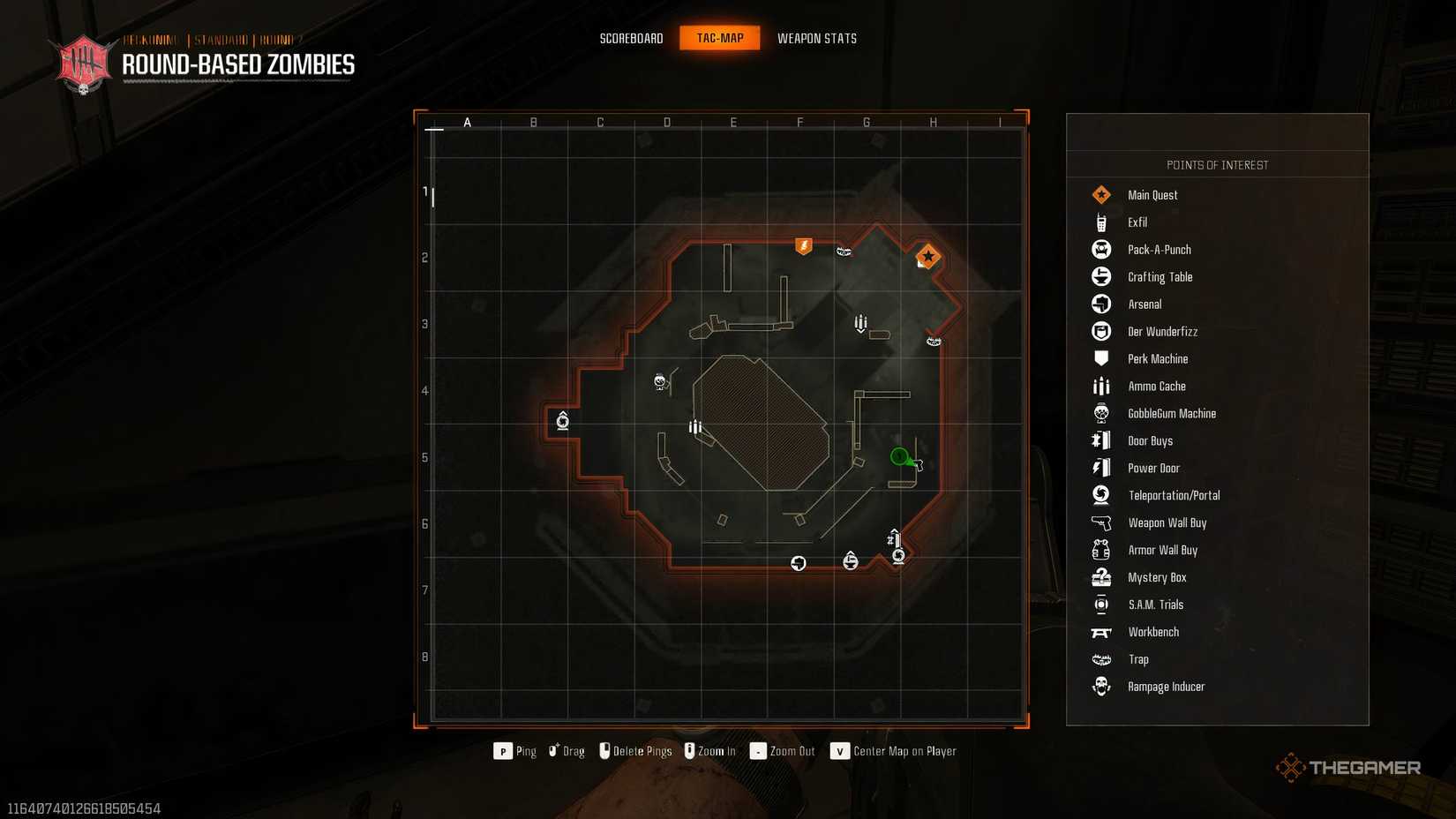The height and width of the screenshot is (819, 1456).
Task: Choose the S.A.M. Trials legend entry
Action: pos(1155,605)
